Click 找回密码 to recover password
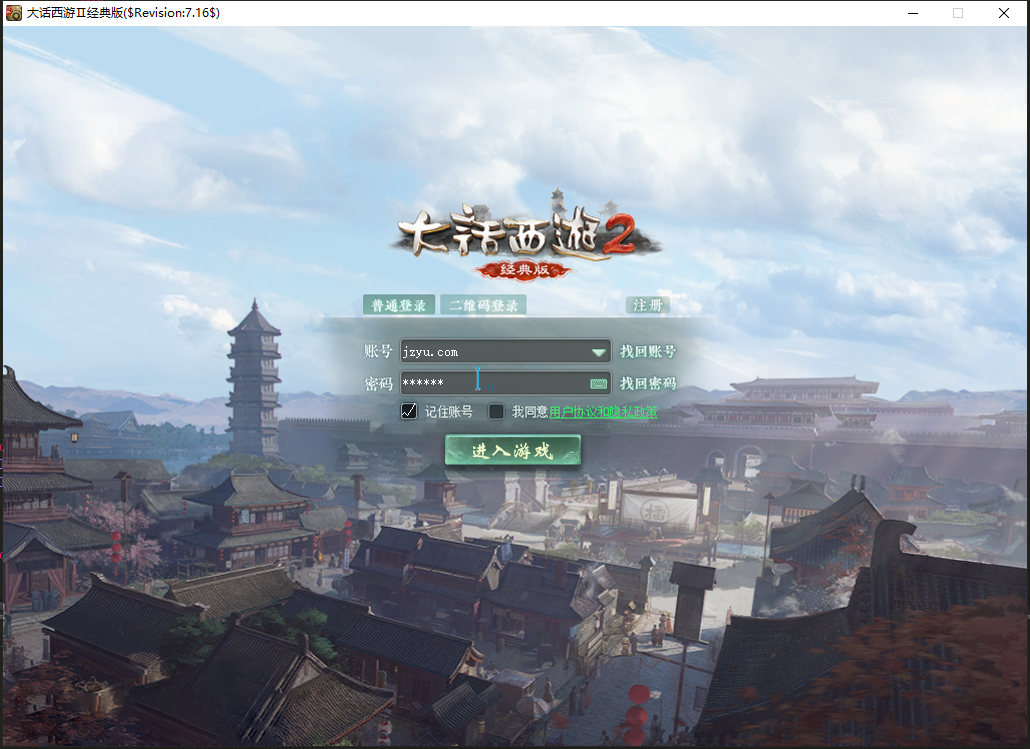Viewport: 1030px width, 749px height. point(648,383)
